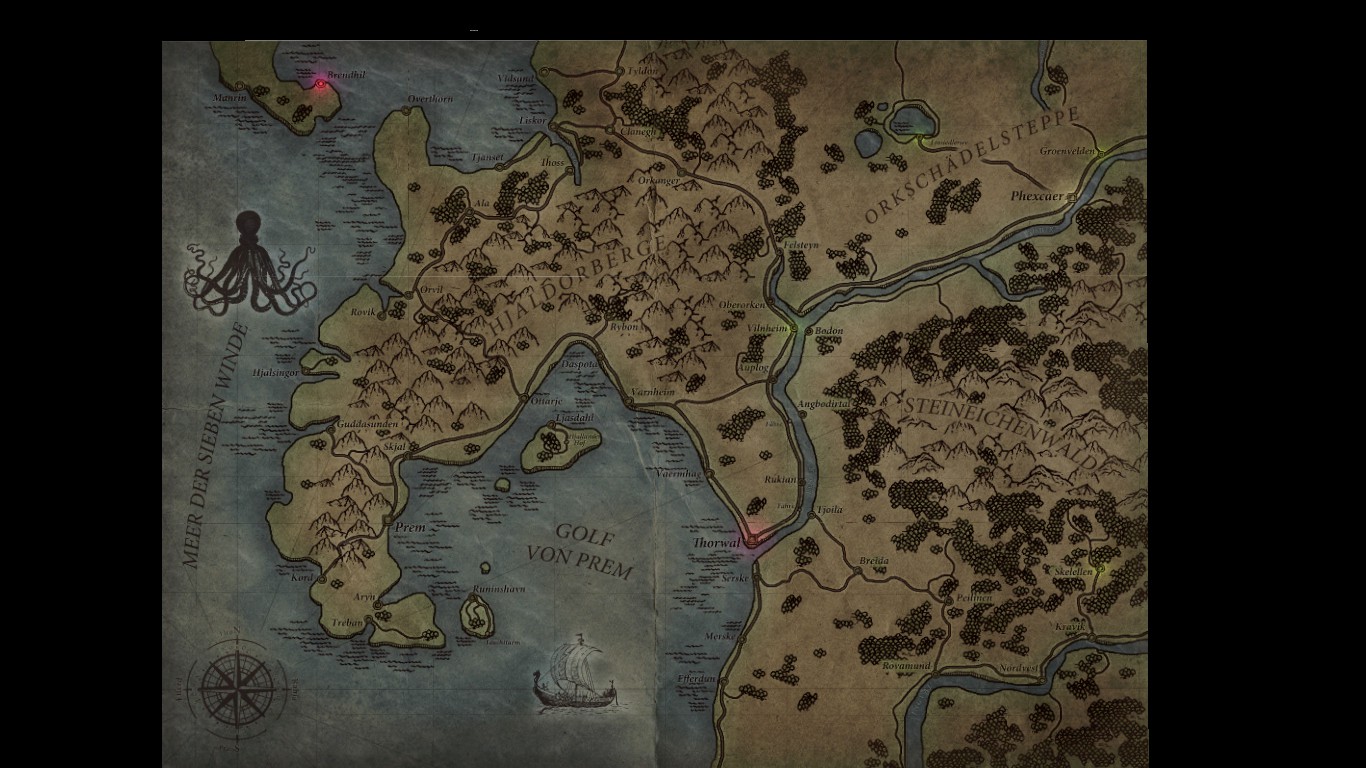Select the Peilinen town marker
Screen dimensions: 1366x768
coord(948,601)
